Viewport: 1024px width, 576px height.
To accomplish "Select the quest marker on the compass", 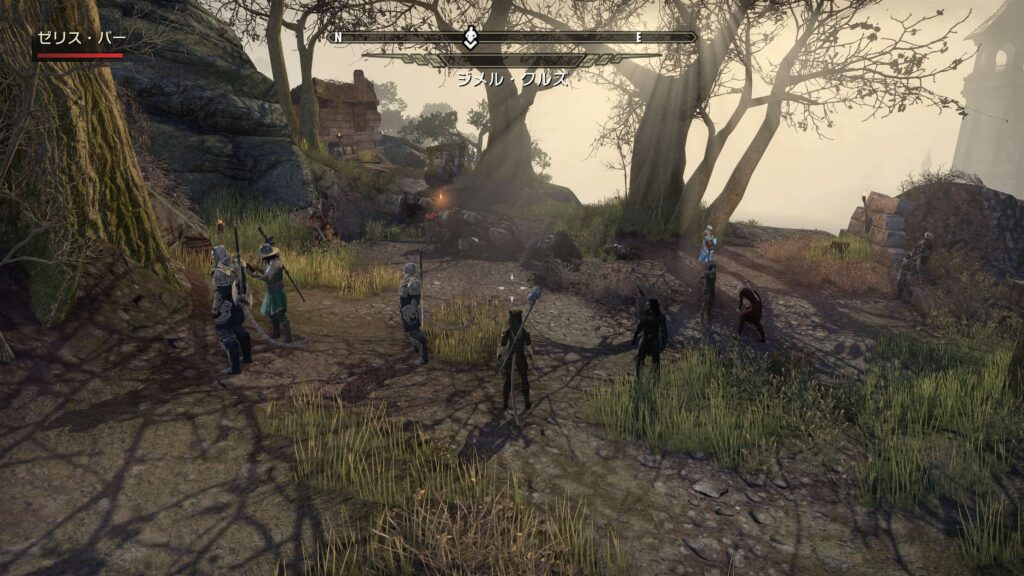I will [x=471, y=38].
